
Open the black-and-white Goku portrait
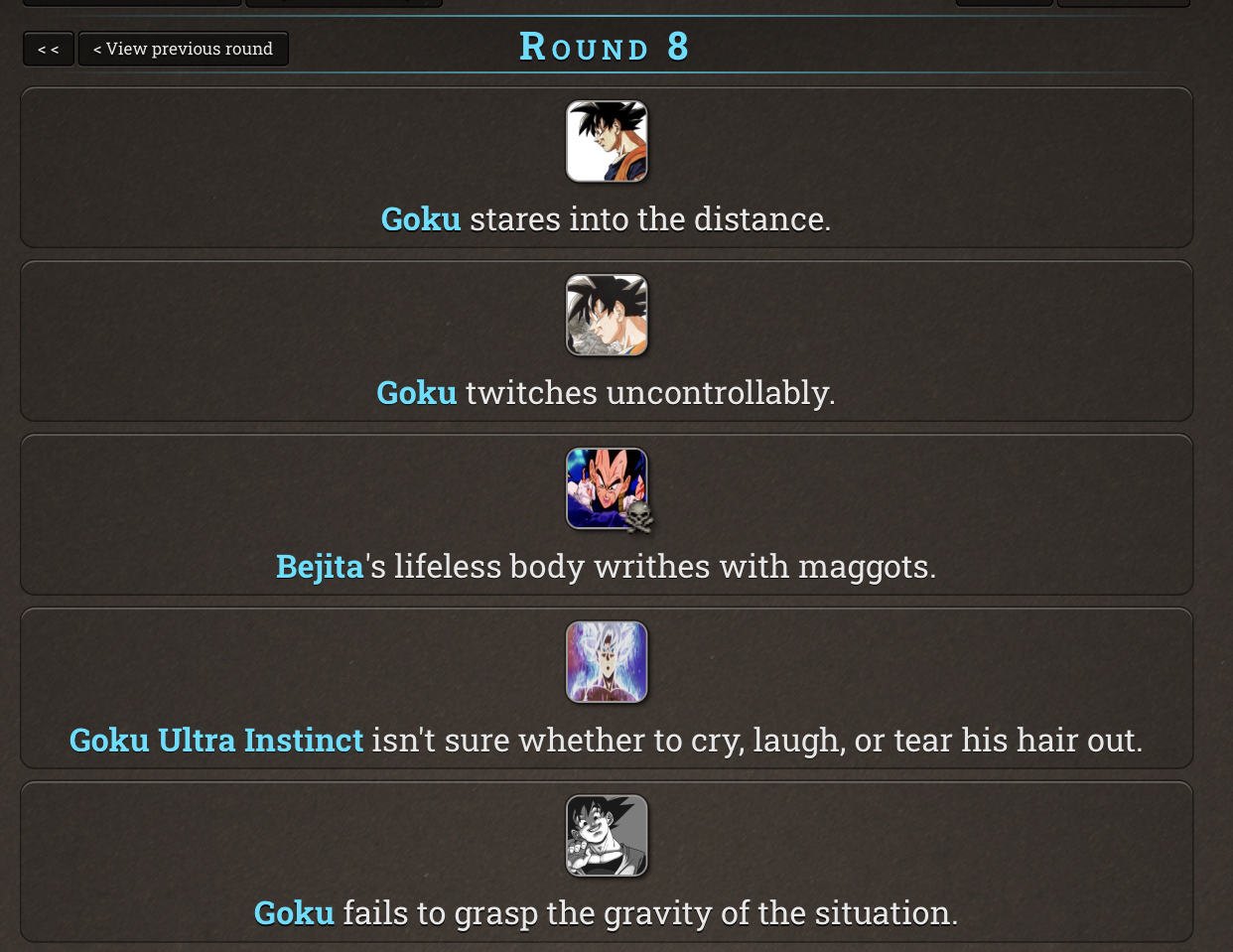[607, 836]
